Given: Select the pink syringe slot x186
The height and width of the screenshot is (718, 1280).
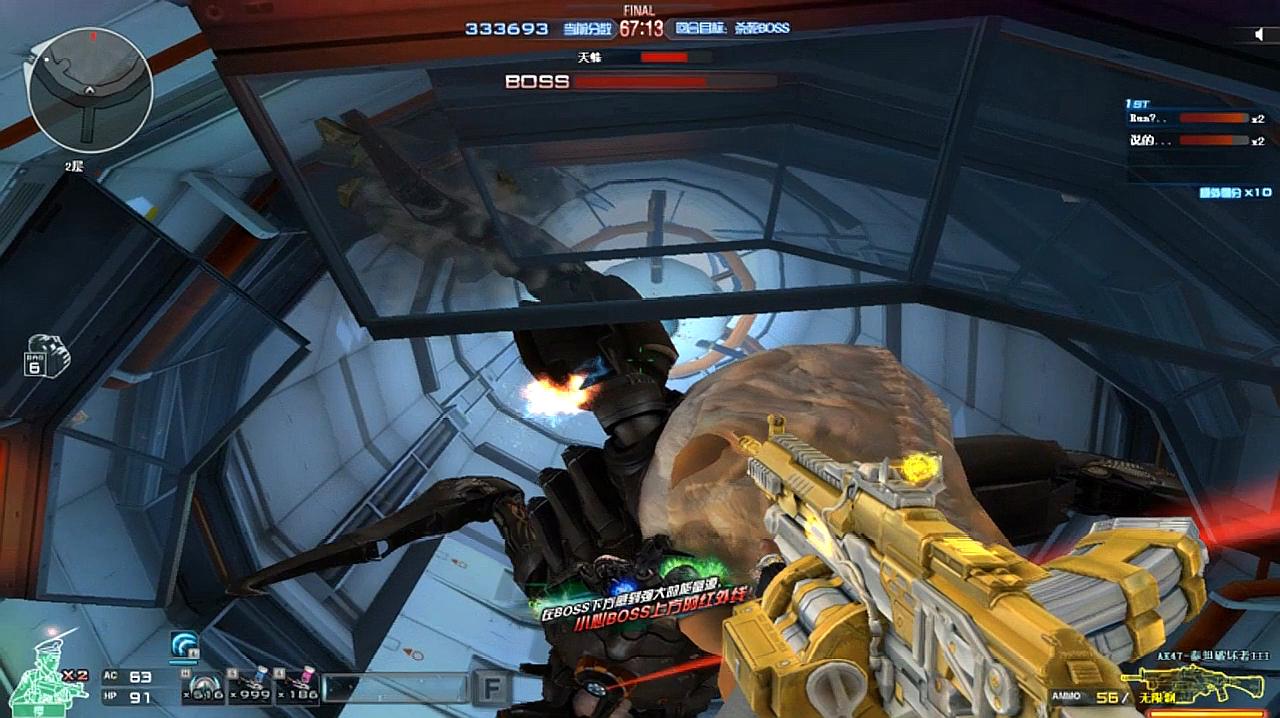Looking at the screenshot, I should pyautogui.click(x=297, y=686).
